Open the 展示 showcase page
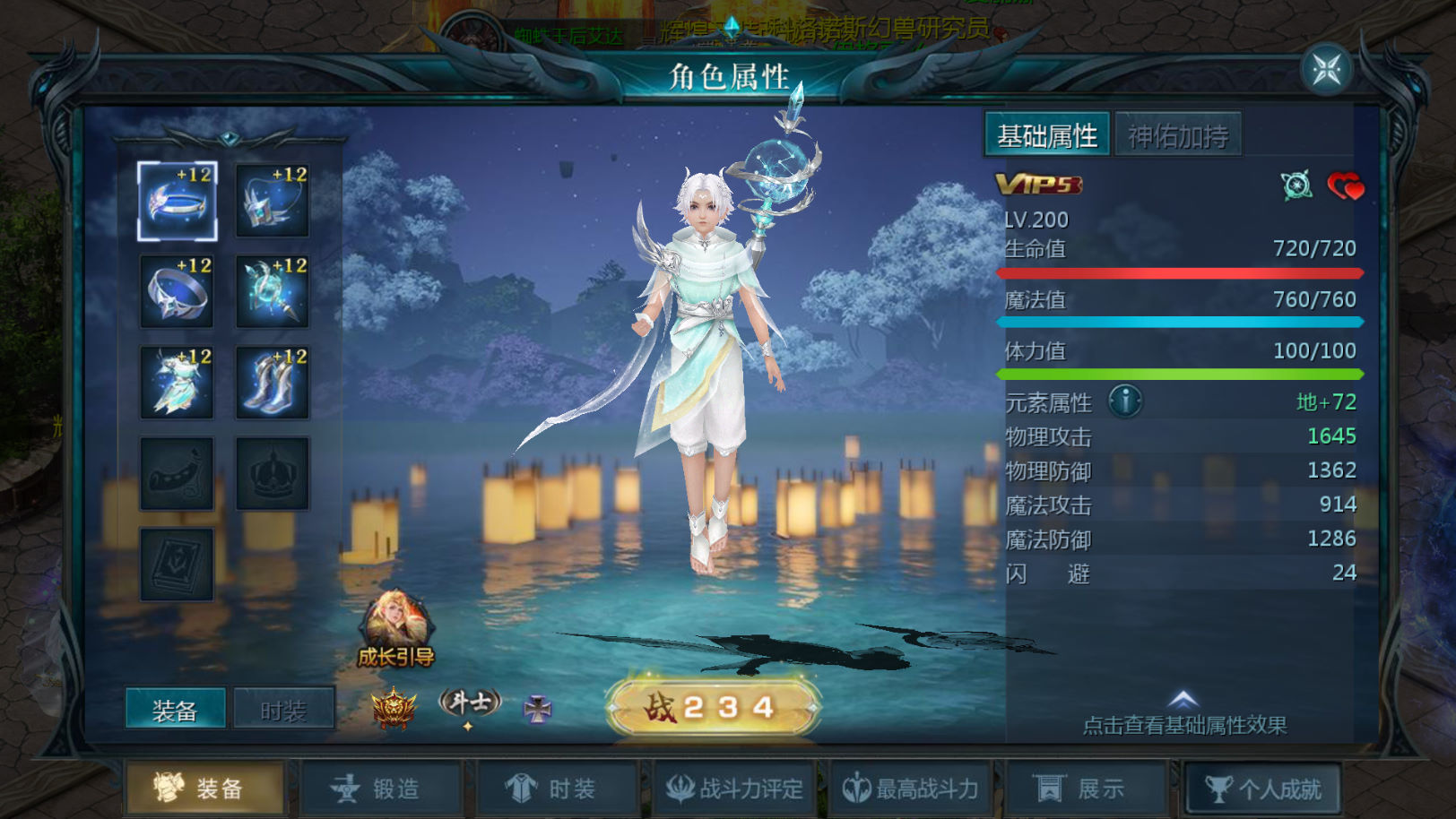1456x819 pixels. (1086, 789)
